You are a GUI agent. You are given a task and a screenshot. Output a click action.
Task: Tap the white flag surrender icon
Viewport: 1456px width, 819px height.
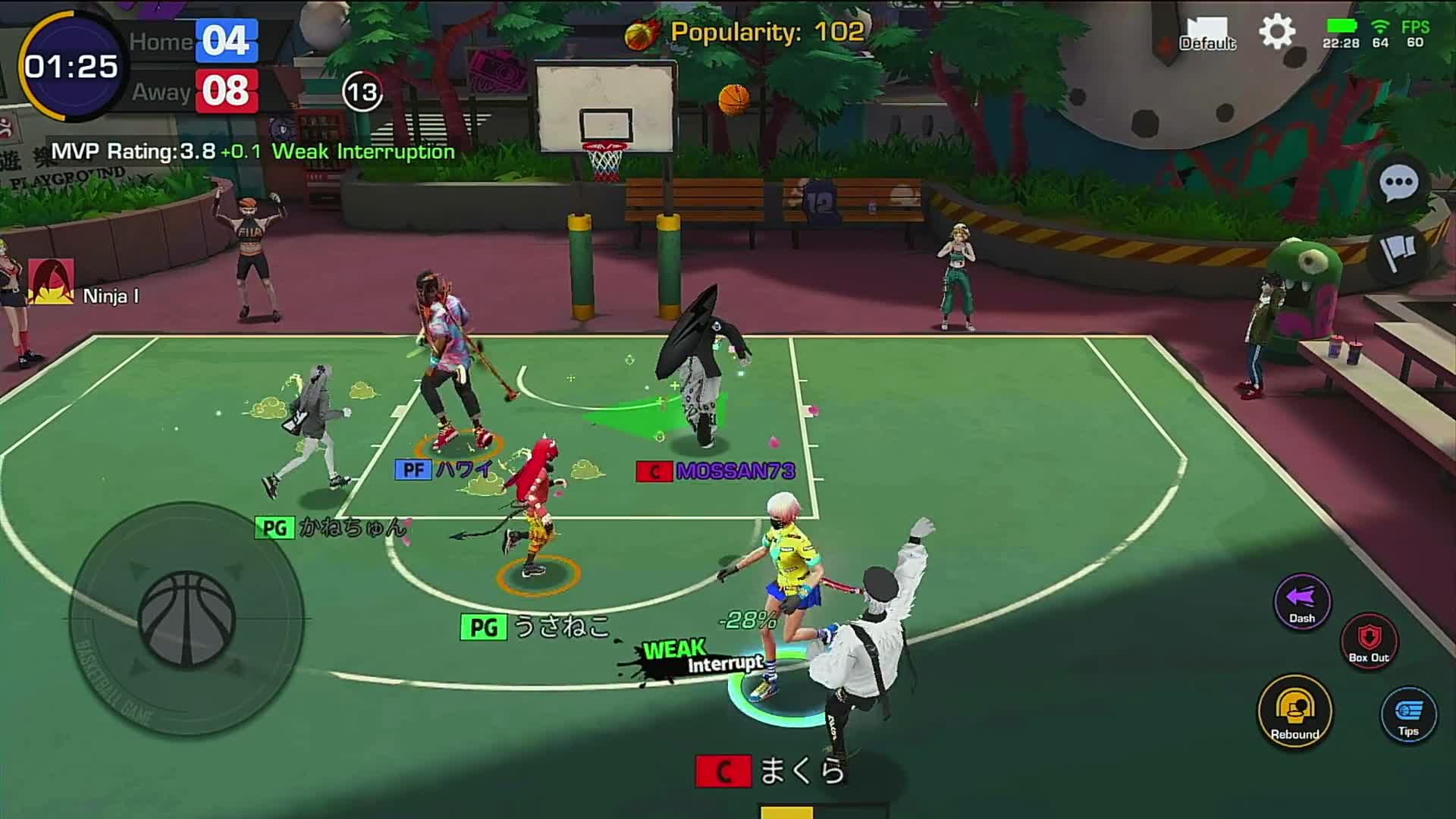point(1398,252)
